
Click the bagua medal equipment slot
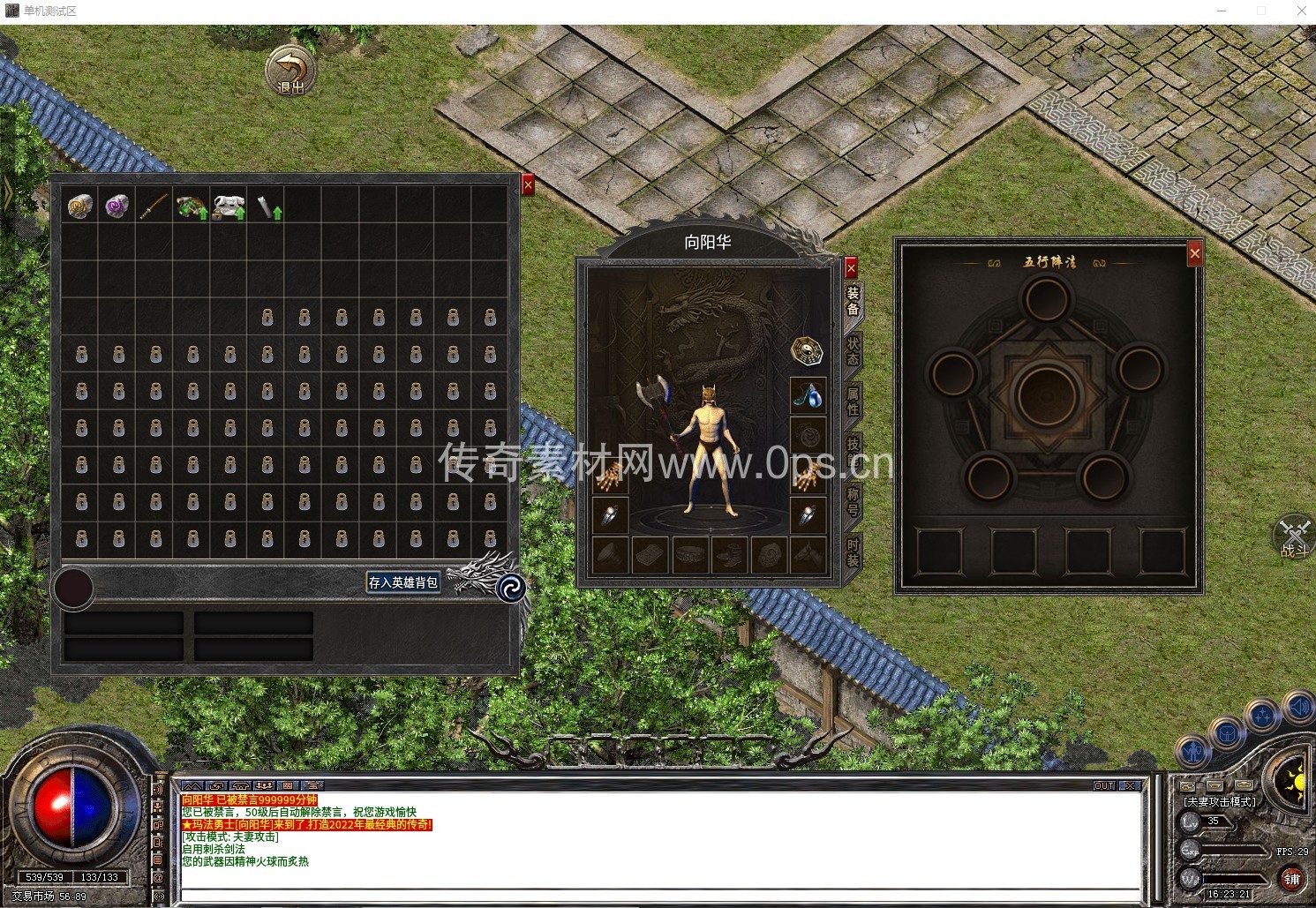tap(808, 349)
